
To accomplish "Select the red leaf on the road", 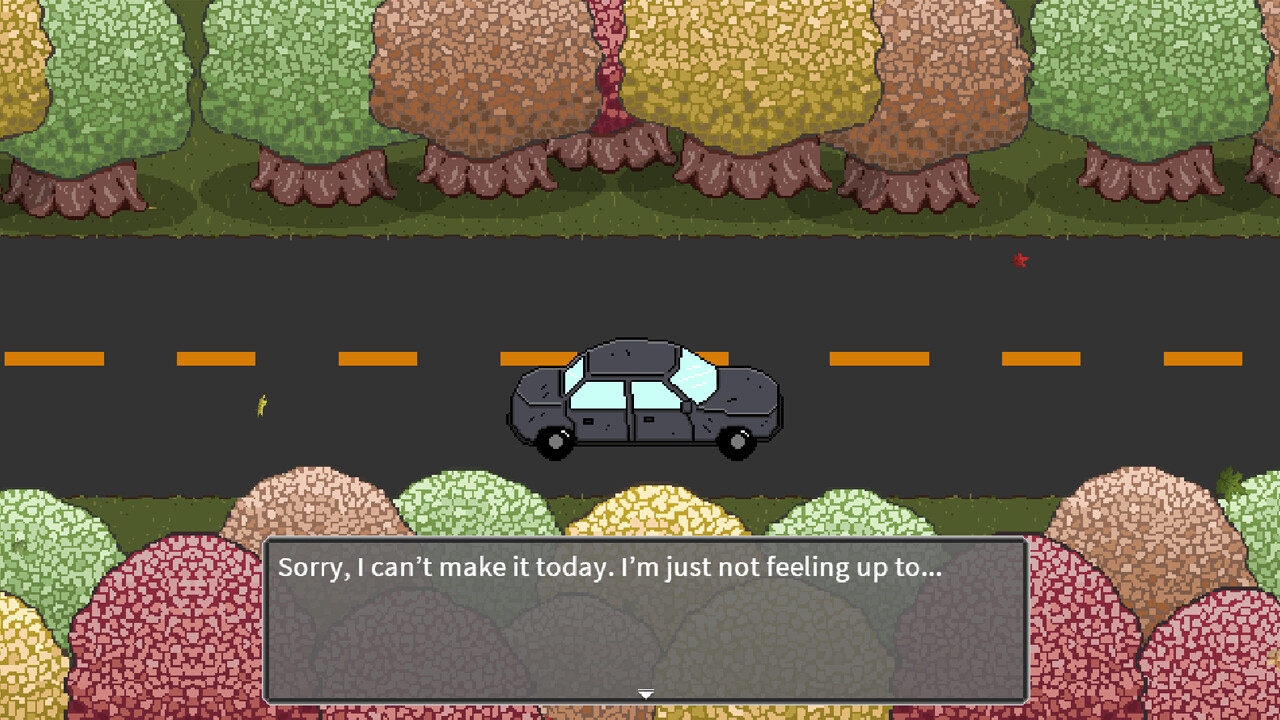I will [1020, 260].
